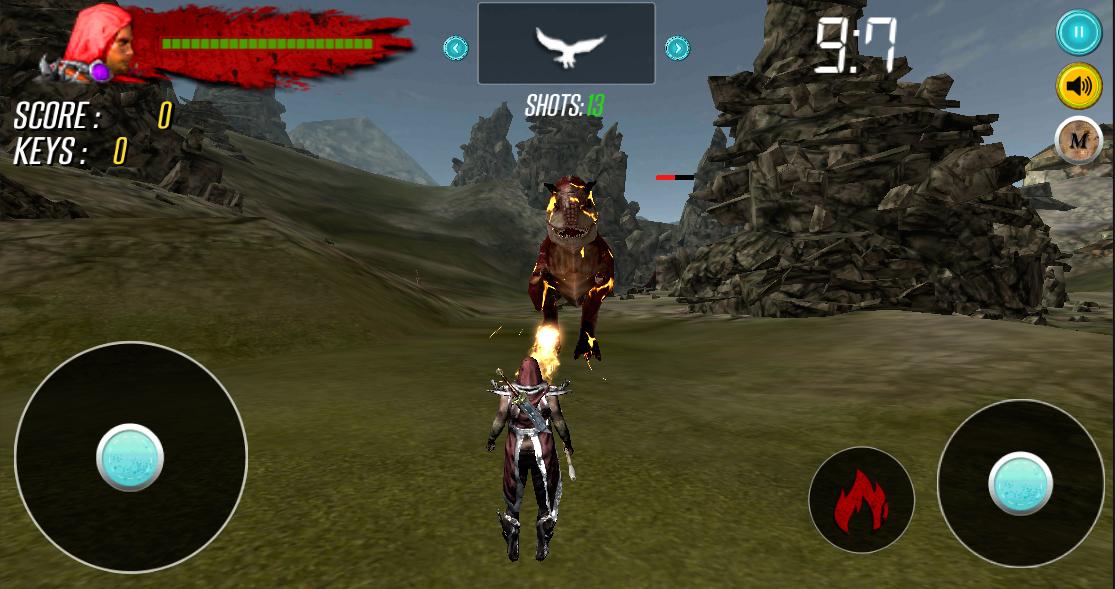Pause the game
Viewport: 1115px width, 589px height.
pyautogui.click(x=1078, y=33)
